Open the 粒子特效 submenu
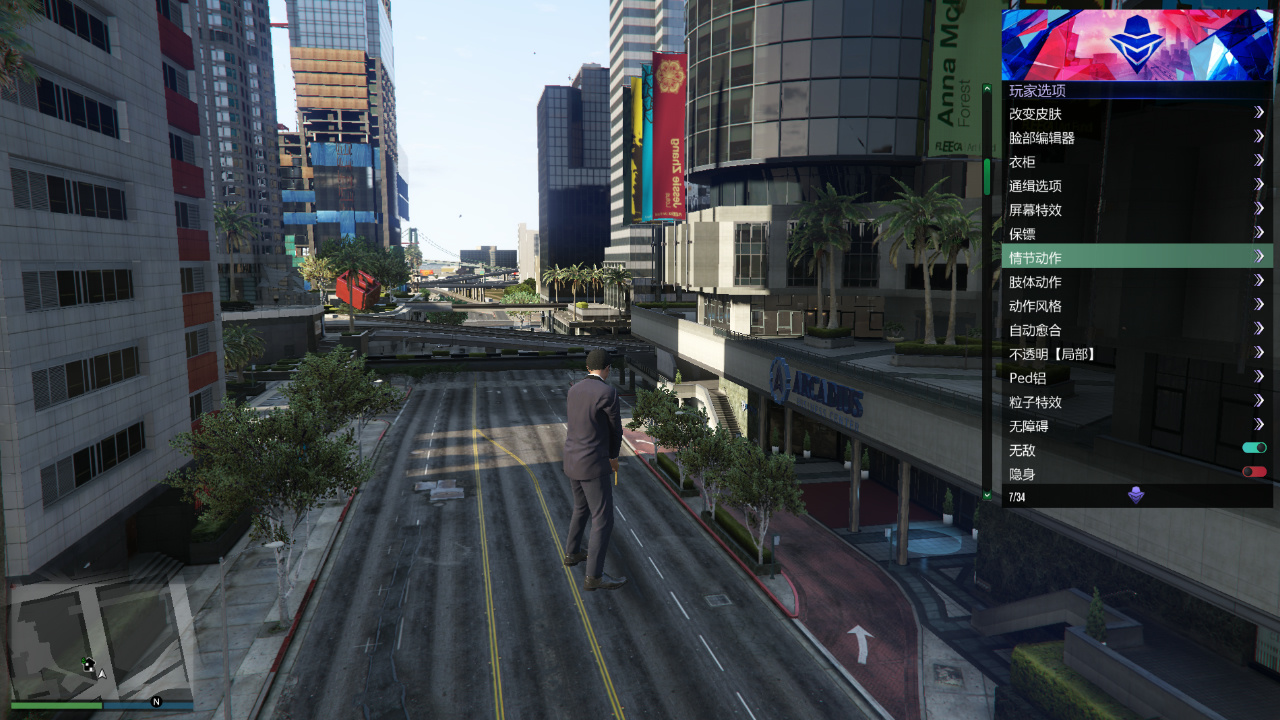 tap(1100, 402)
